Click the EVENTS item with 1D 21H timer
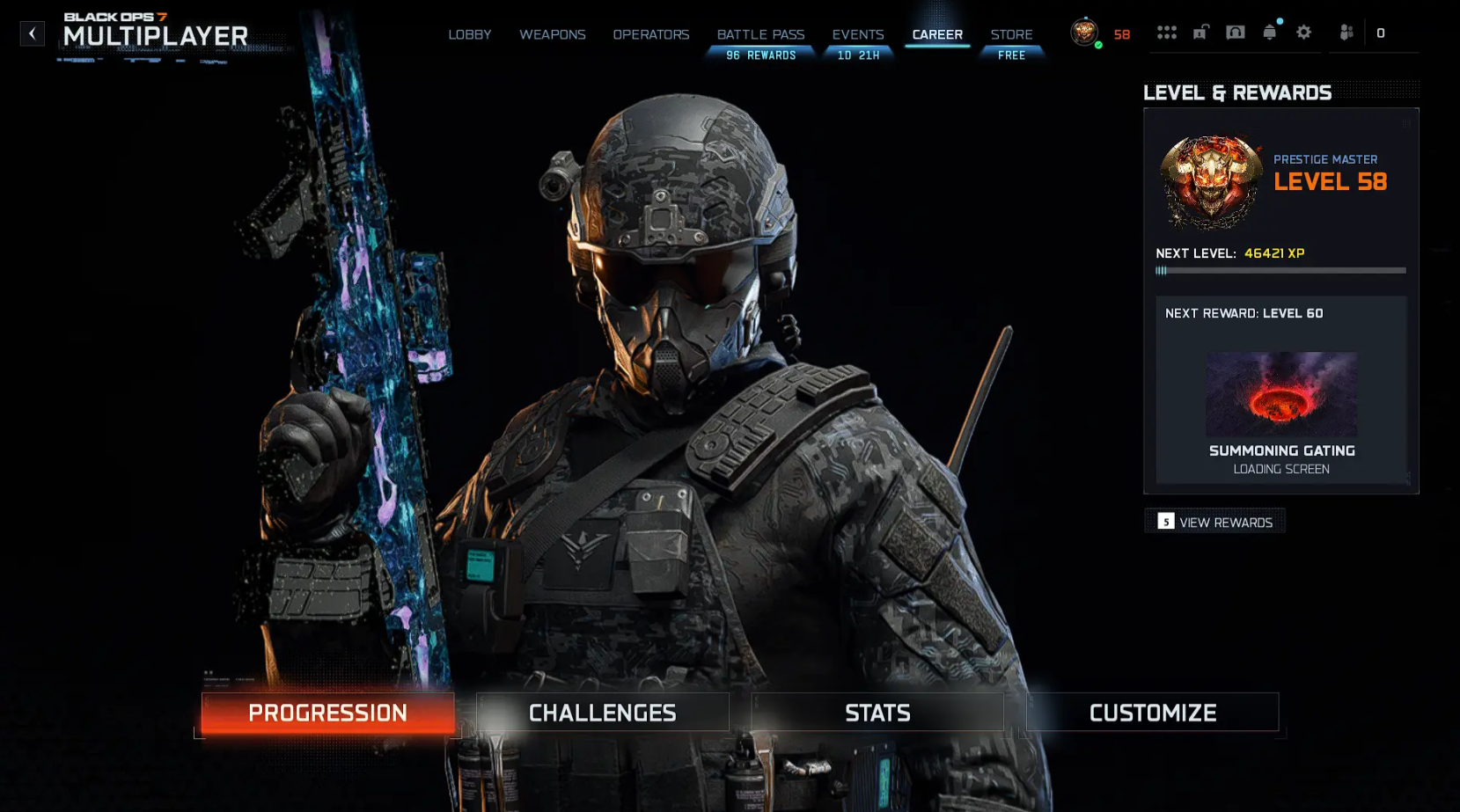Viewport: 1460px width, 812px height. 858,34
